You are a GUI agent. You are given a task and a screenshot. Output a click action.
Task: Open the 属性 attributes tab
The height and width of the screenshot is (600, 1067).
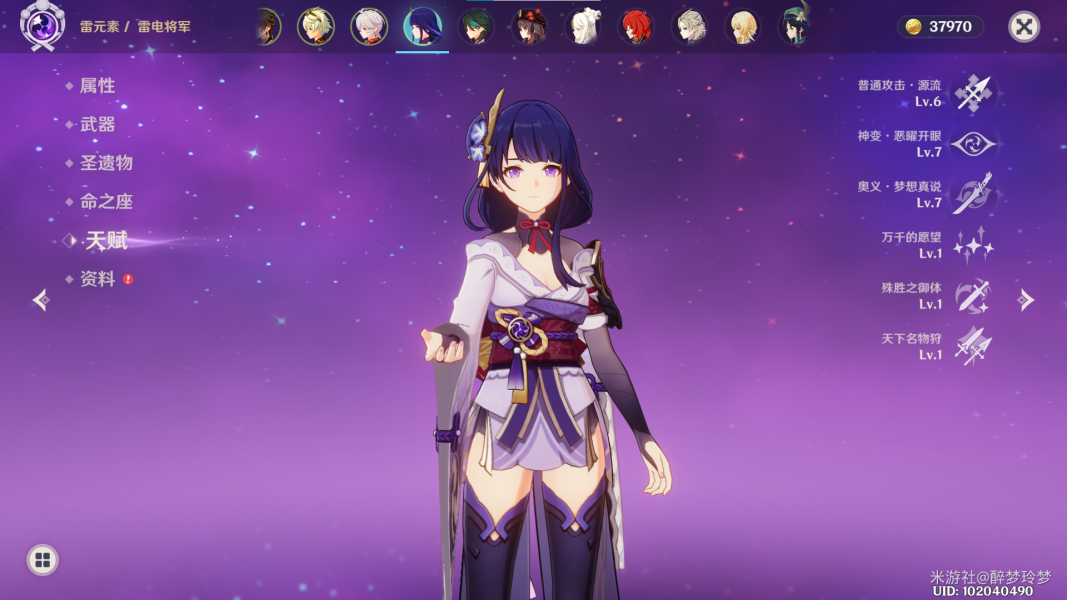click(x=97, y=86)
